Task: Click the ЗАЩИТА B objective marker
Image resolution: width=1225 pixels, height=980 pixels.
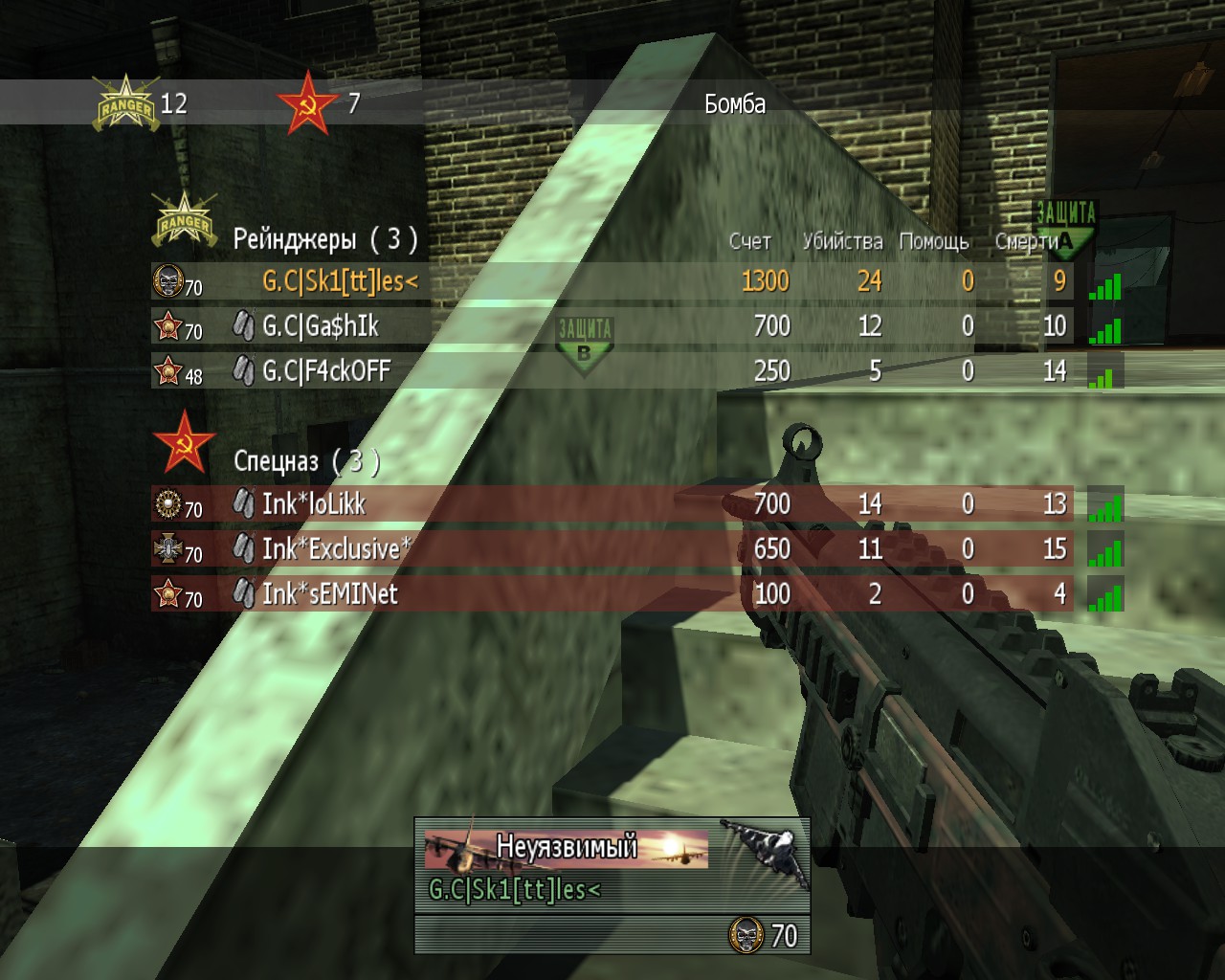Action: click(x=585, y=344)
